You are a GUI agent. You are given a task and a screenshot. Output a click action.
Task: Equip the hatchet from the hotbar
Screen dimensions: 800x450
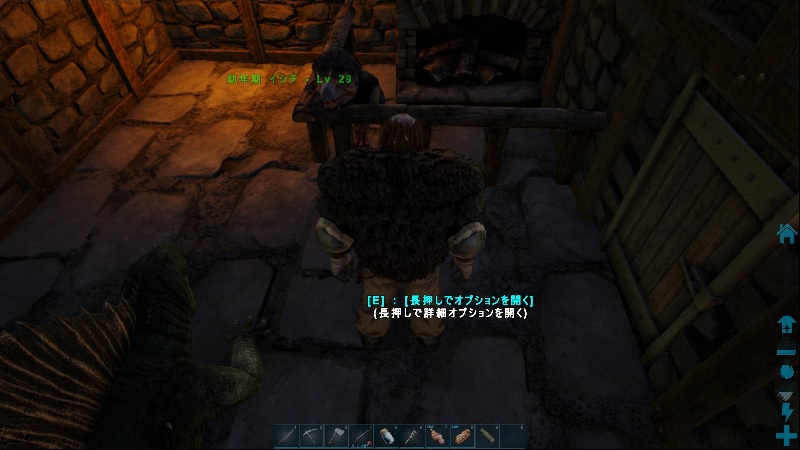(x=337, y=436)
